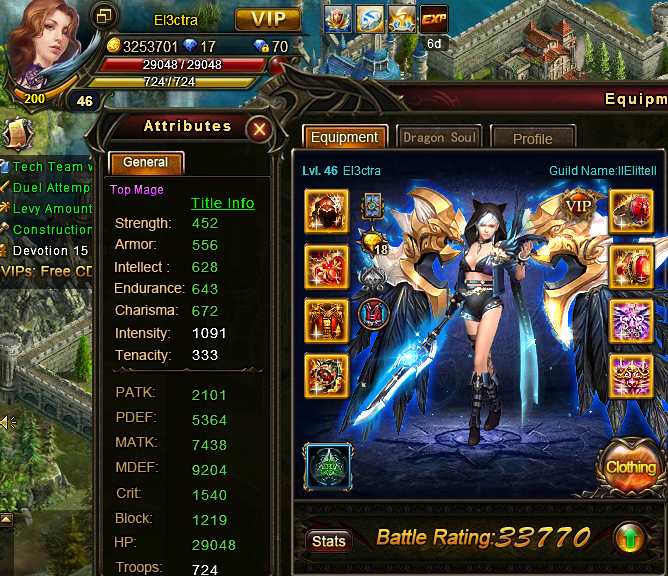Open the Title Info link
The height and width of the screenshot is (576, 668).
[222, 203]
